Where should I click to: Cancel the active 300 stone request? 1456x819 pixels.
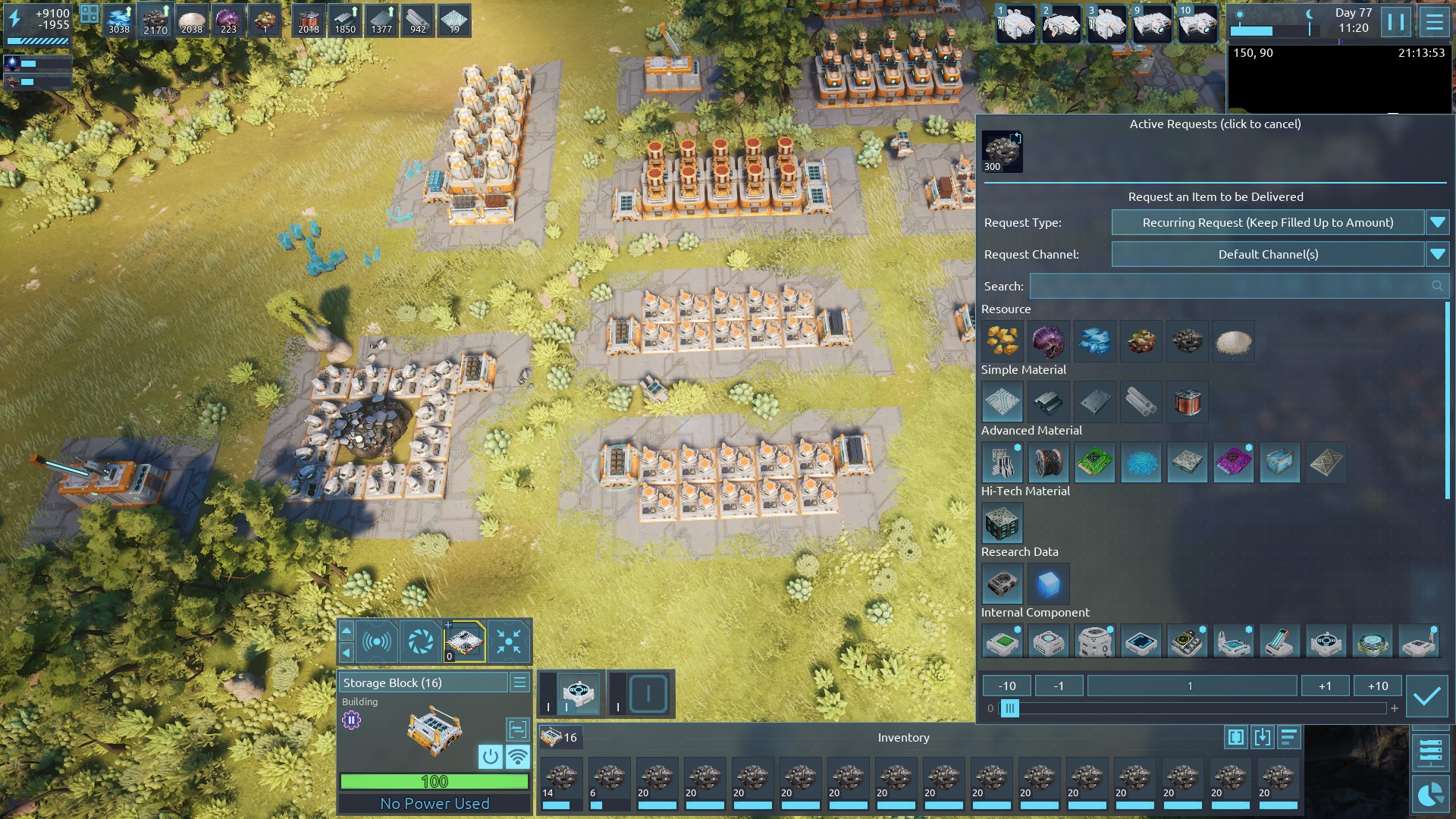click(1002, 151)
